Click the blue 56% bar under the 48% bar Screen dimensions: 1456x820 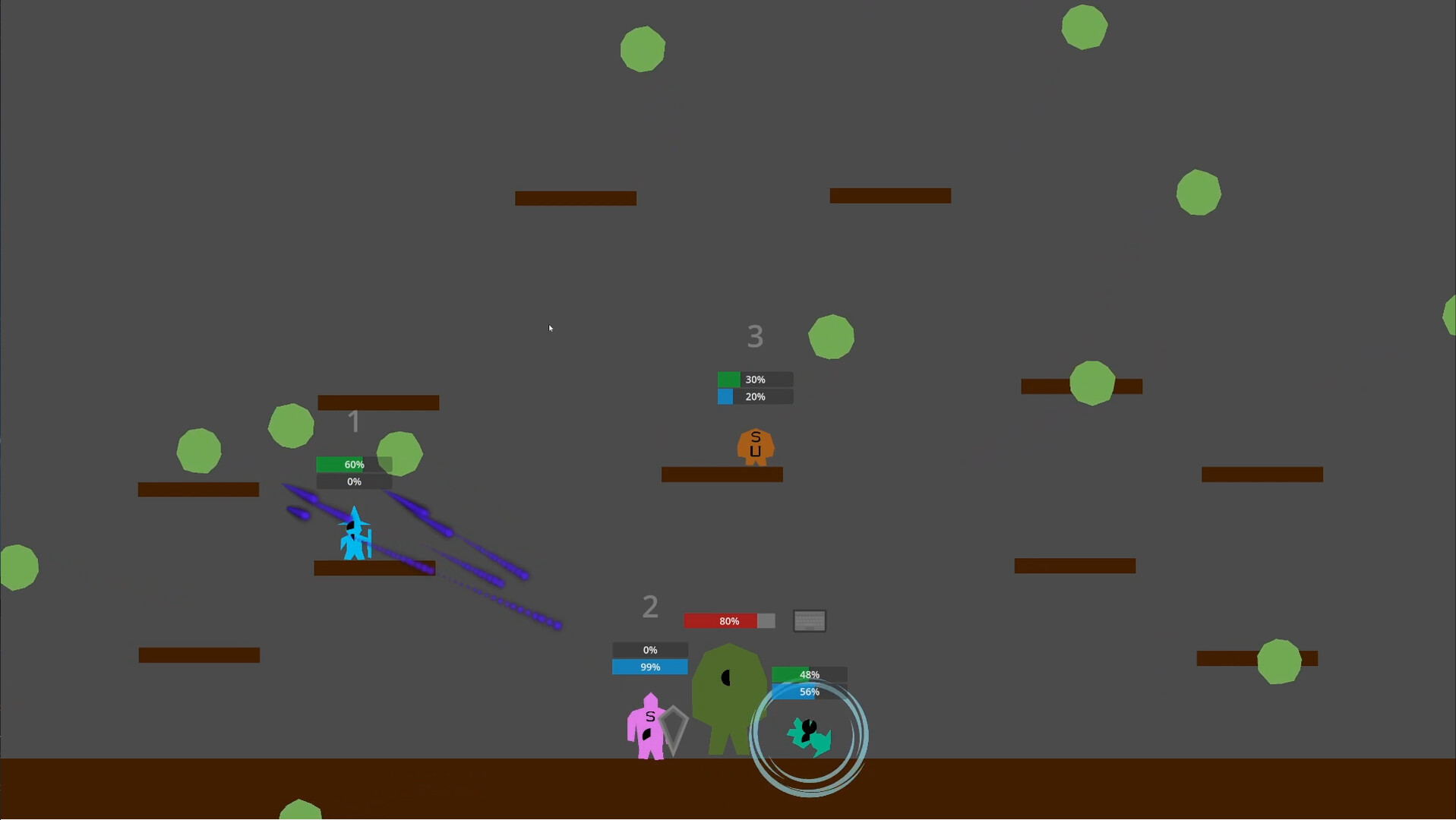807,692
